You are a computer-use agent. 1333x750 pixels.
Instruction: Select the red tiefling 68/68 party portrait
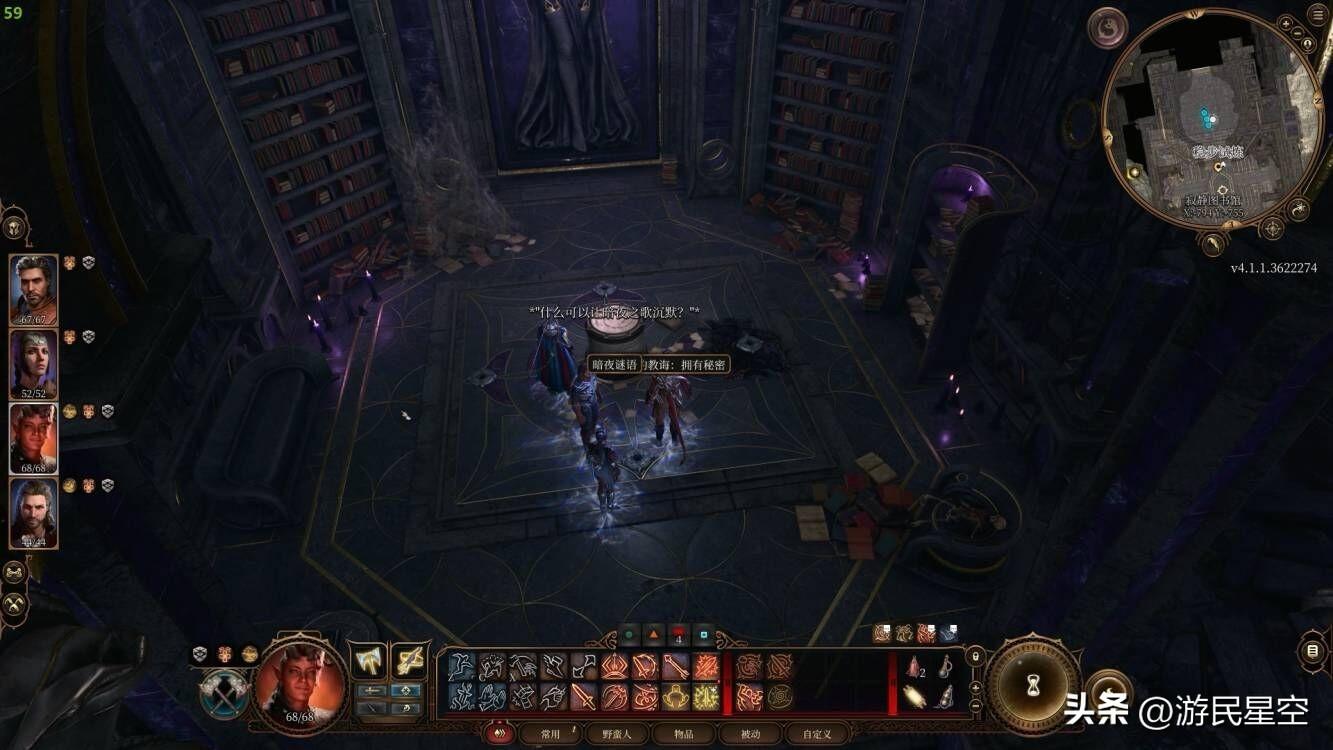tap(34, 438)
